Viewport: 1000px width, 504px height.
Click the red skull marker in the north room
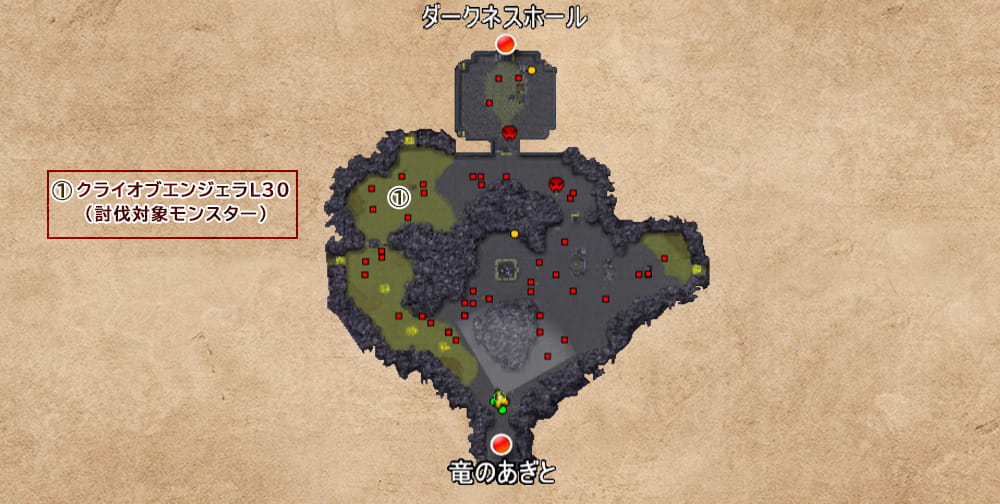509,132
